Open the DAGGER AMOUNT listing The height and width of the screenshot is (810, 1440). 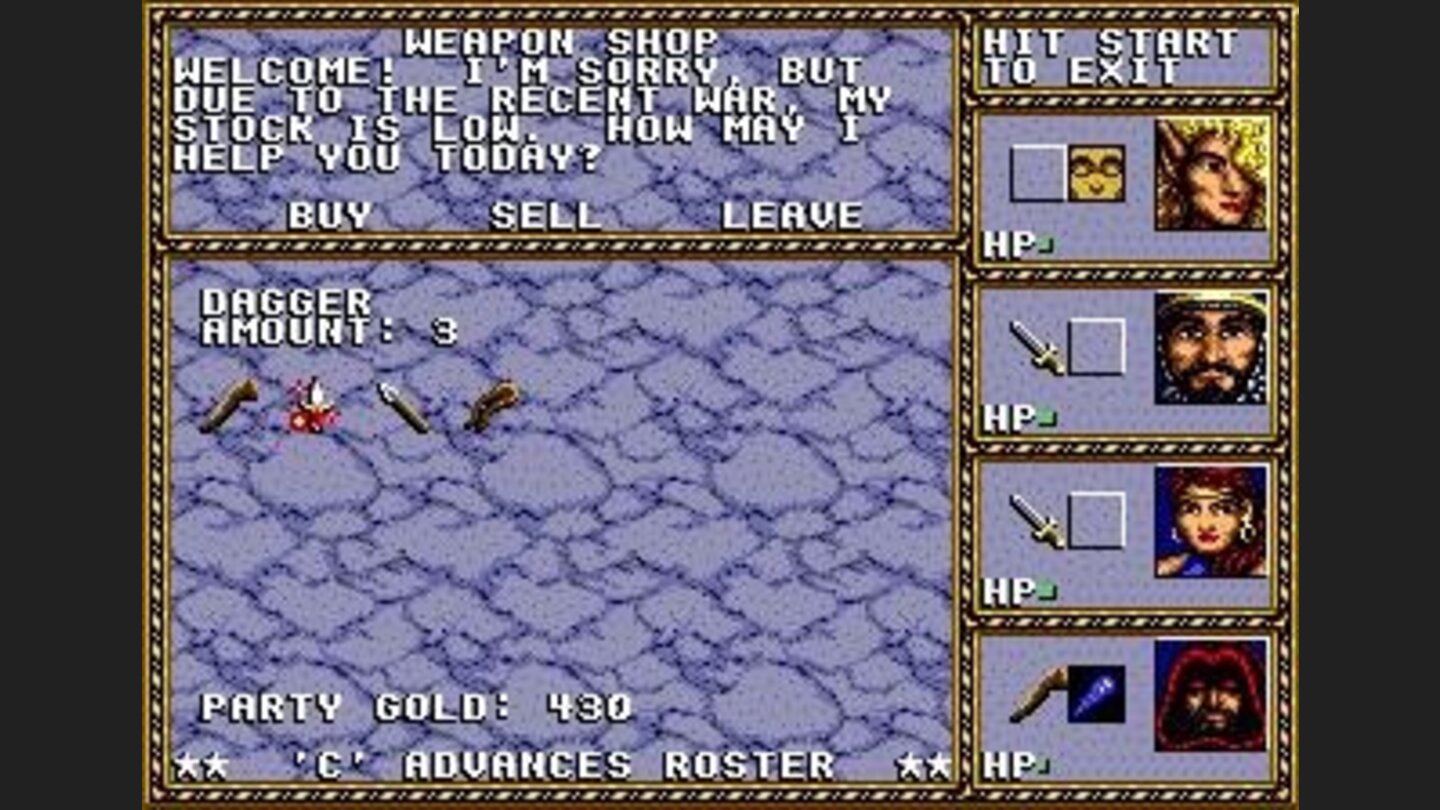click(x=300, y=313)
